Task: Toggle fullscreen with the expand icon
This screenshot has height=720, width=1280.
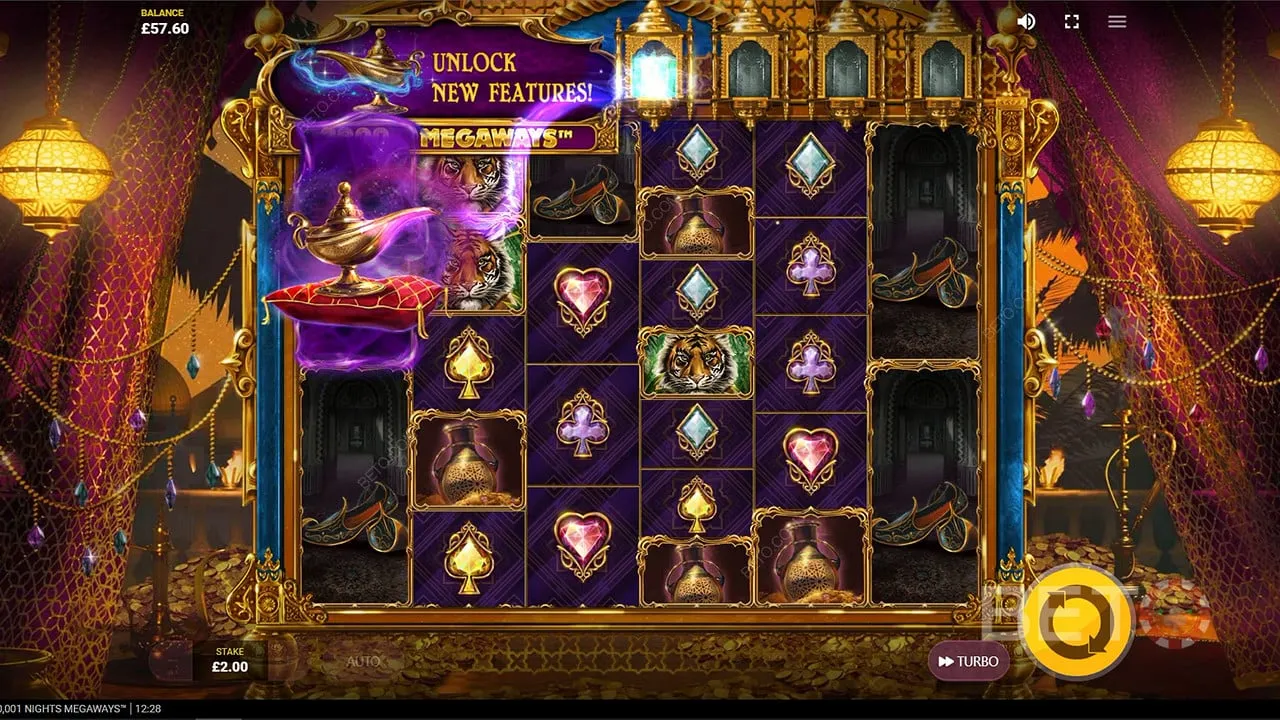Action: [x=1070, y=21]
